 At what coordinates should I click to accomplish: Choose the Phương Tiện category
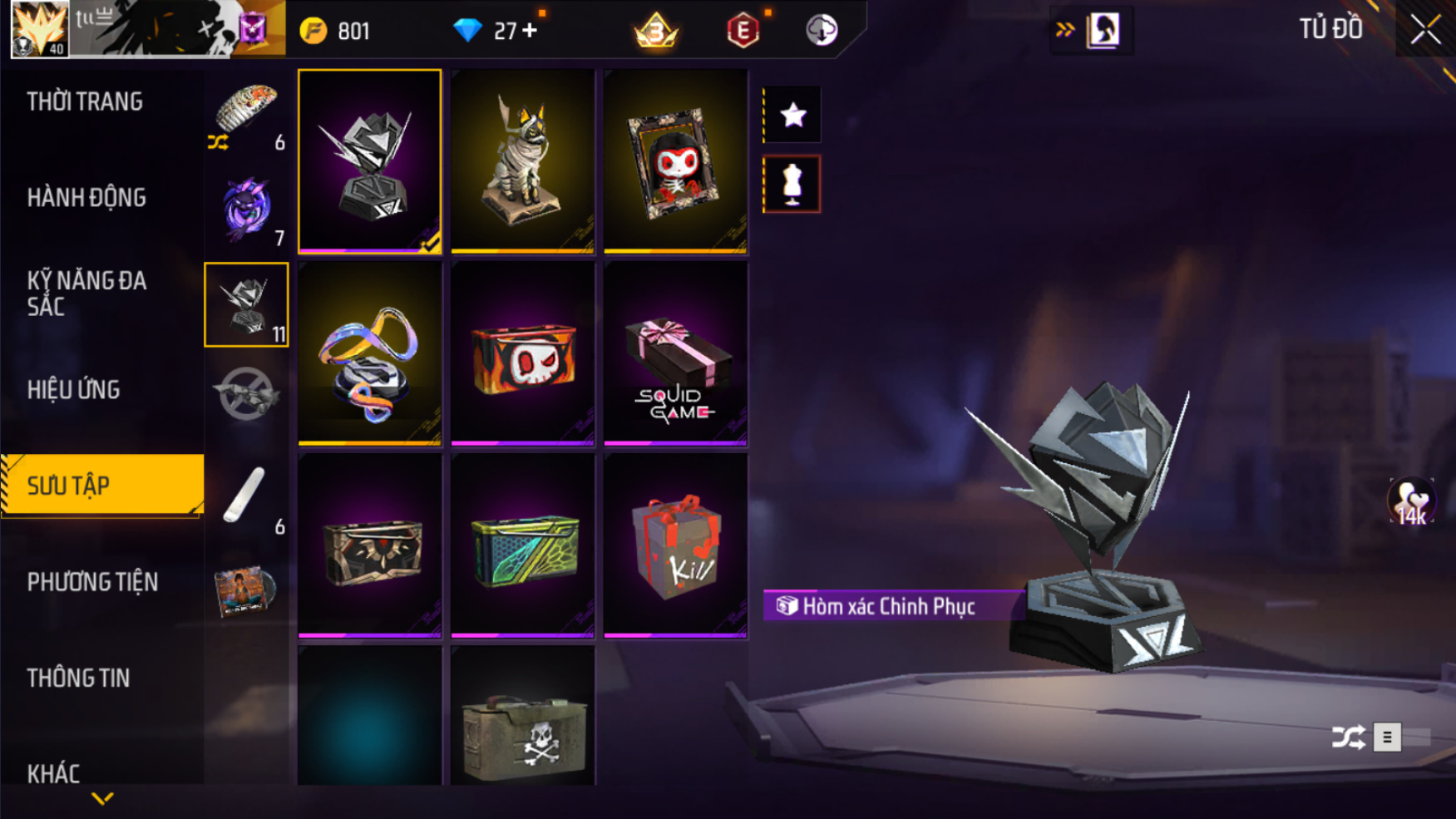point(92,582)
